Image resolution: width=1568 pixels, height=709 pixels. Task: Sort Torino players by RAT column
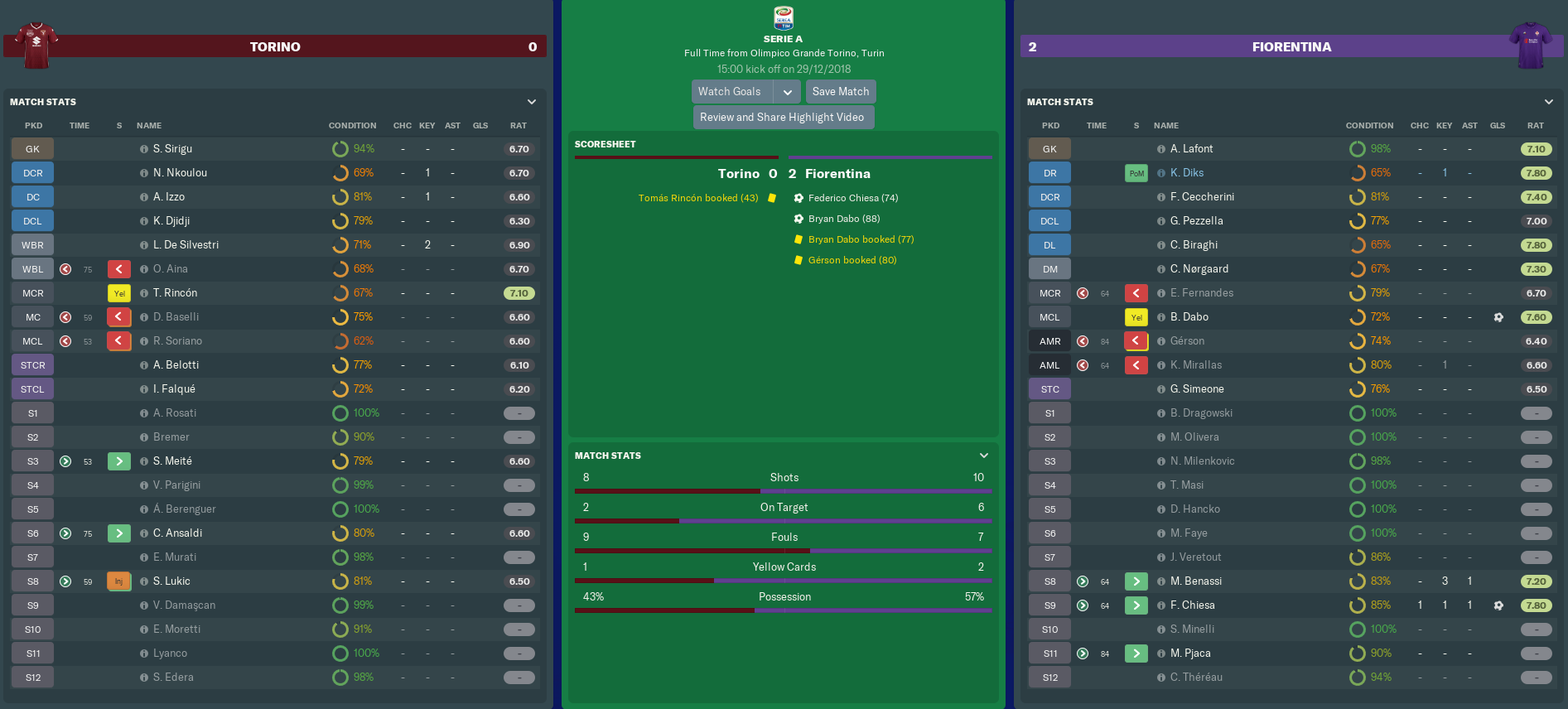[x=519, y=126]
